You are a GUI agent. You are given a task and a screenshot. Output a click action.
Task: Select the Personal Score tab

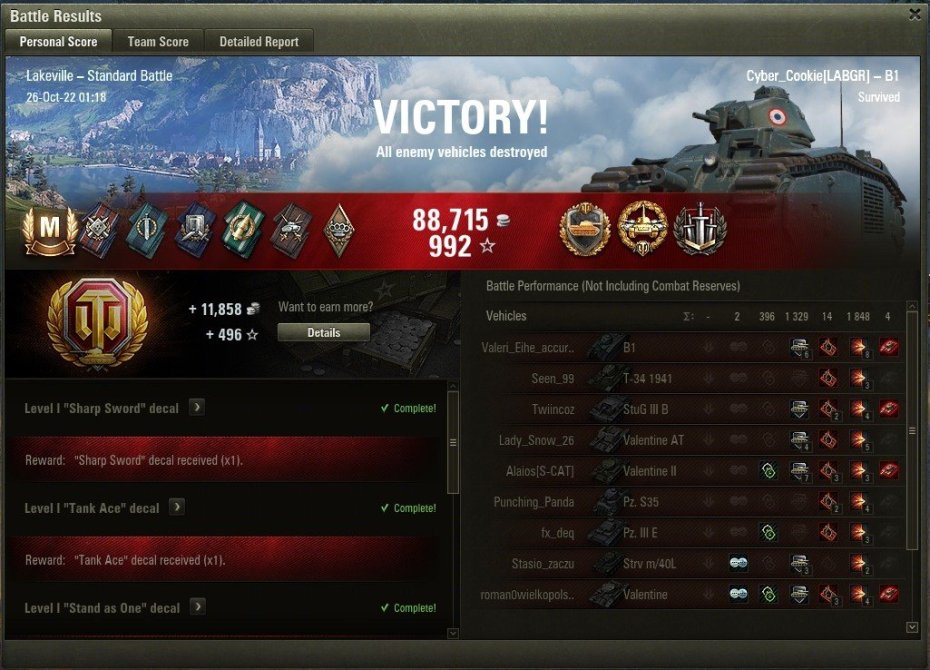pyautogui.click(x=58, y=42)
